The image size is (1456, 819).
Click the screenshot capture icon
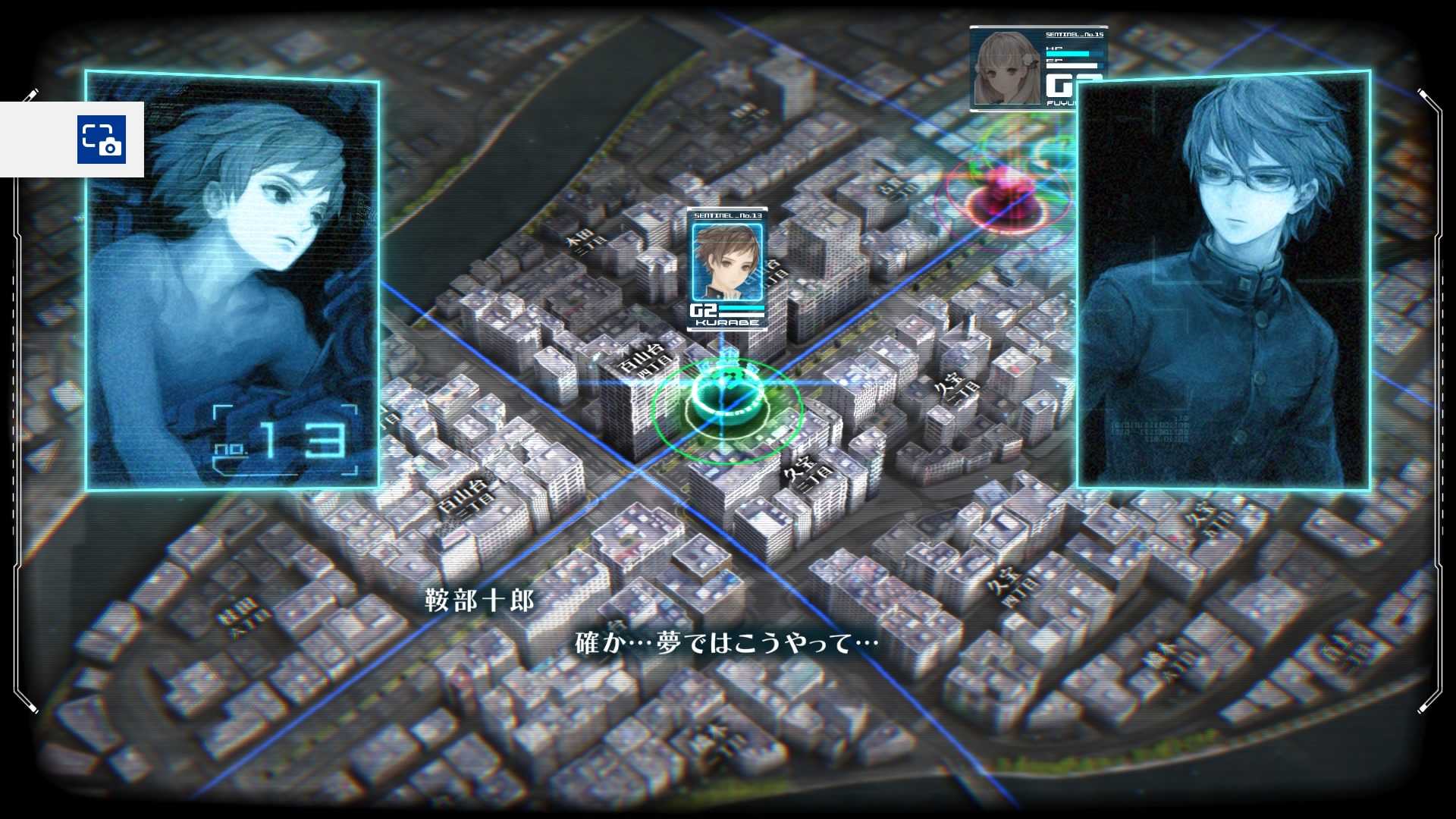pyautogui.click(x=101, y=140)
